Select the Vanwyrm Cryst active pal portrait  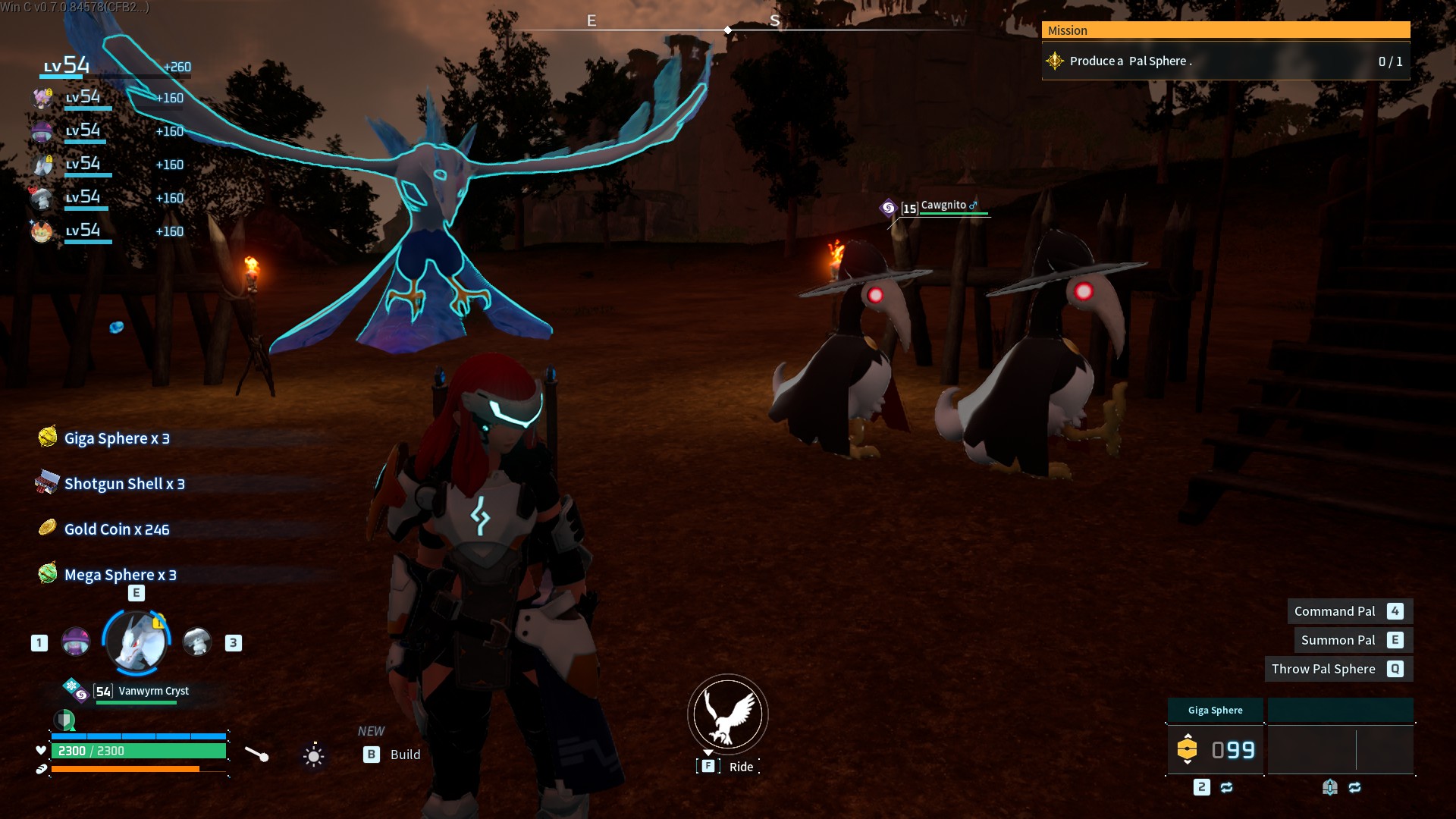click(136, 643)
